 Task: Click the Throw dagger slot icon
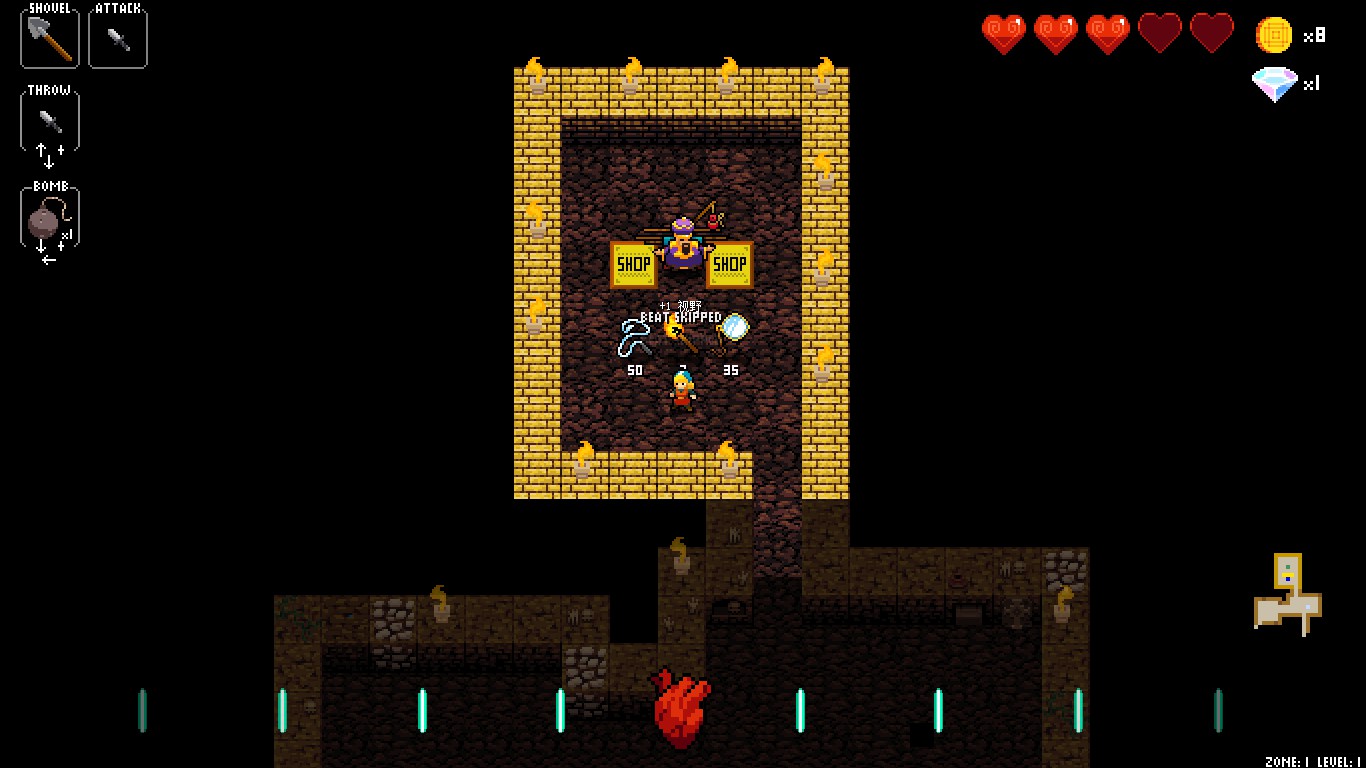tap(48, 118)
